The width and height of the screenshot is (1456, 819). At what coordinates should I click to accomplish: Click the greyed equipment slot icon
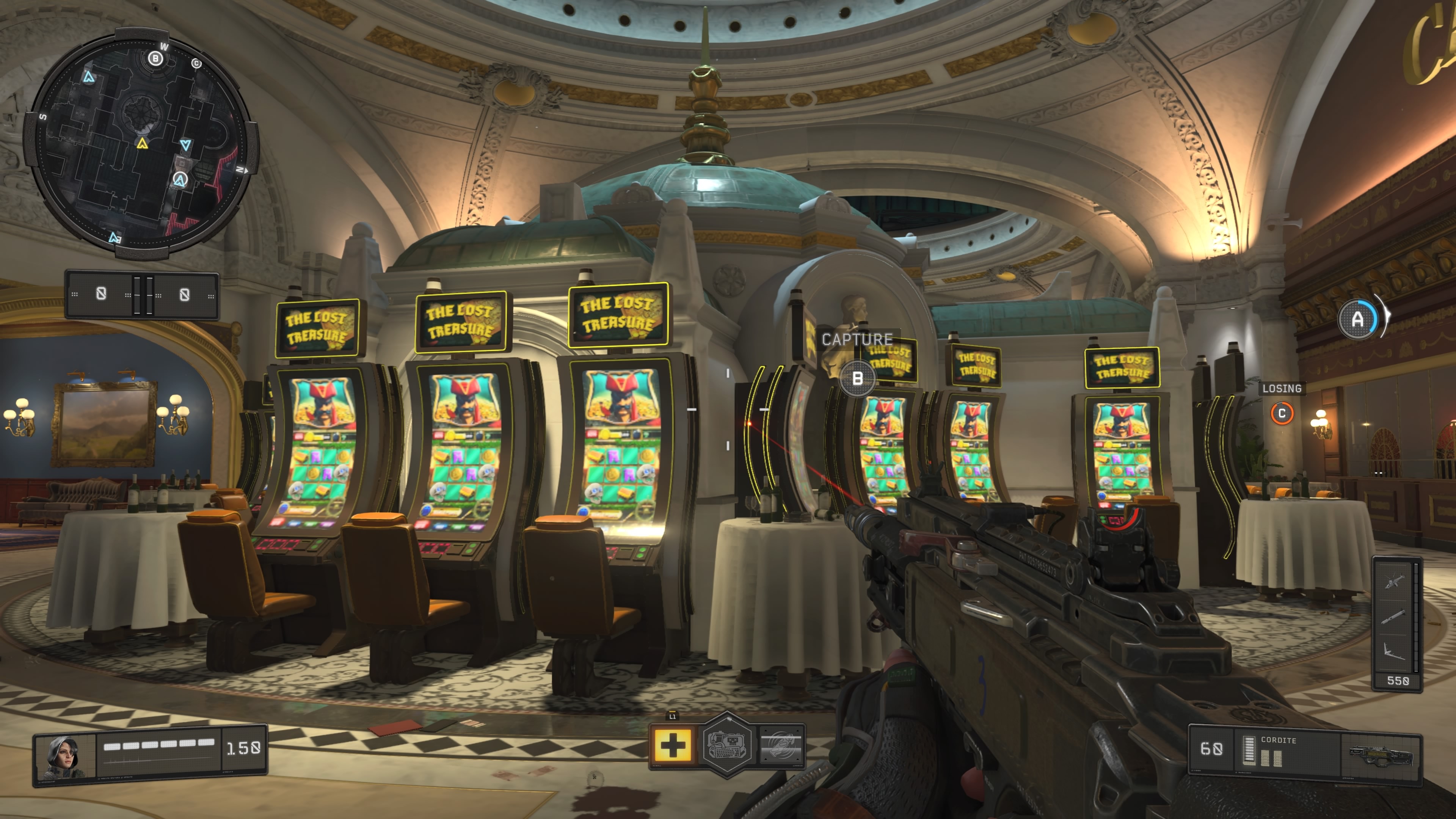[781, 745]
